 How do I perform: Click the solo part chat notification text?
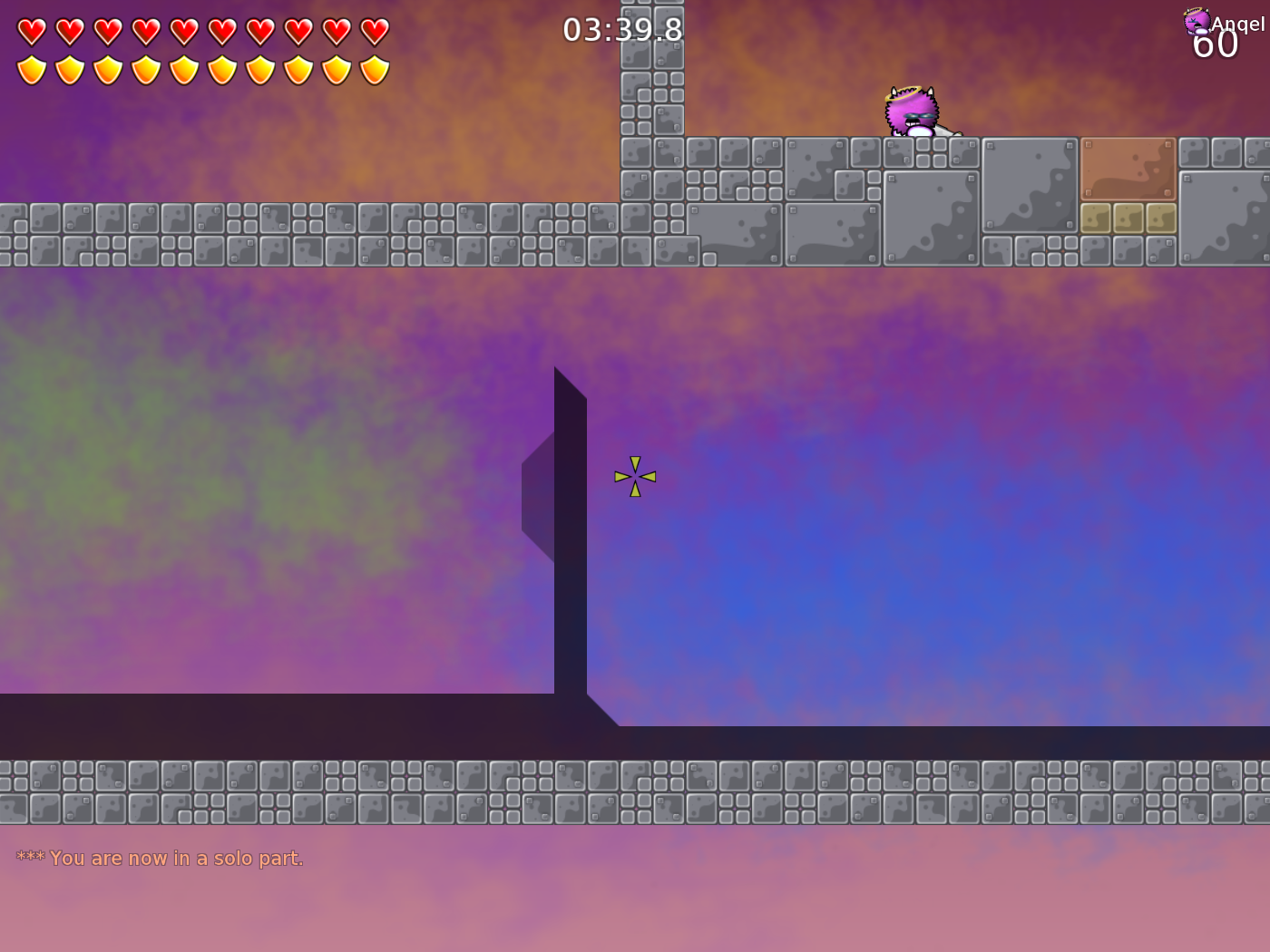[159, 858]
